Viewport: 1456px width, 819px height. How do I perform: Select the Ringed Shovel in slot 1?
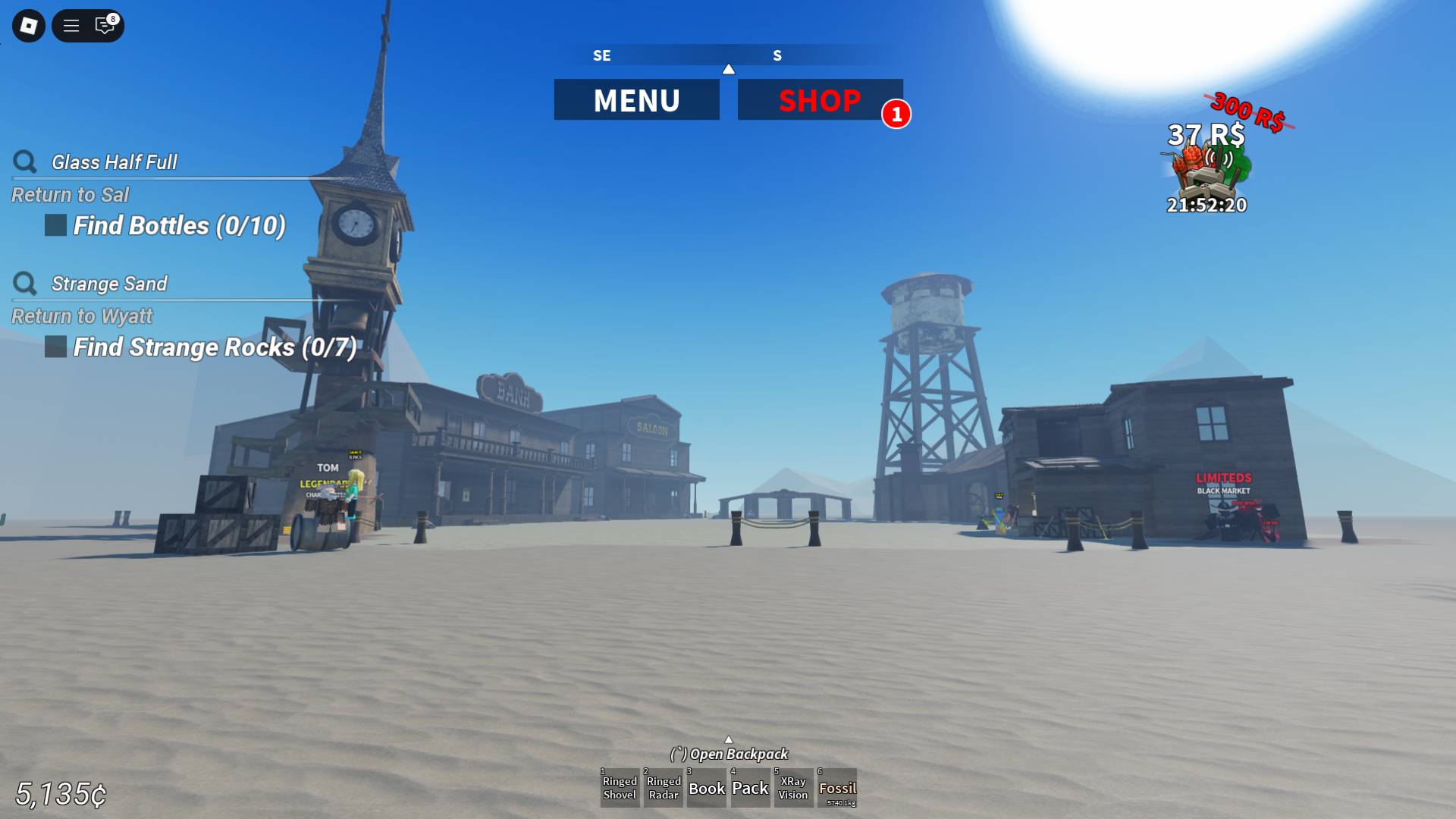click(x=620, y=788)
